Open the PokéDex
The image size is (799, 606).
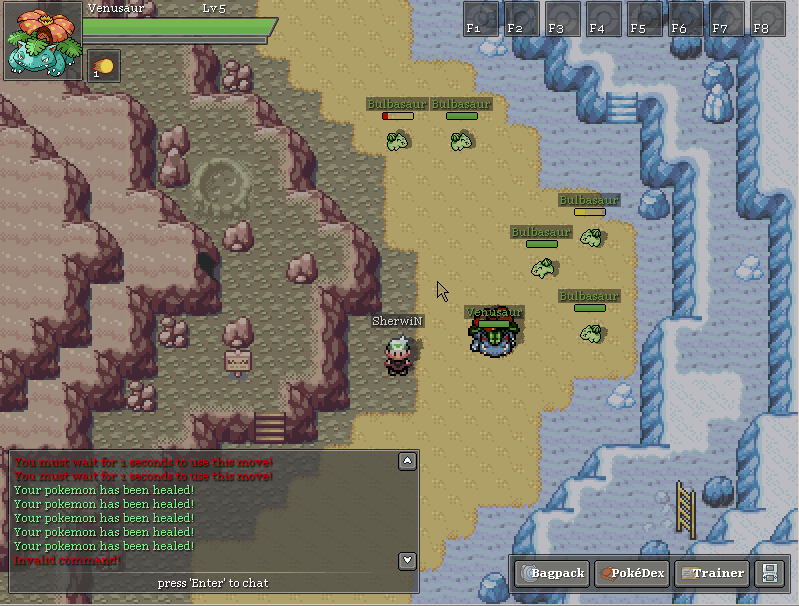[632, 573]
